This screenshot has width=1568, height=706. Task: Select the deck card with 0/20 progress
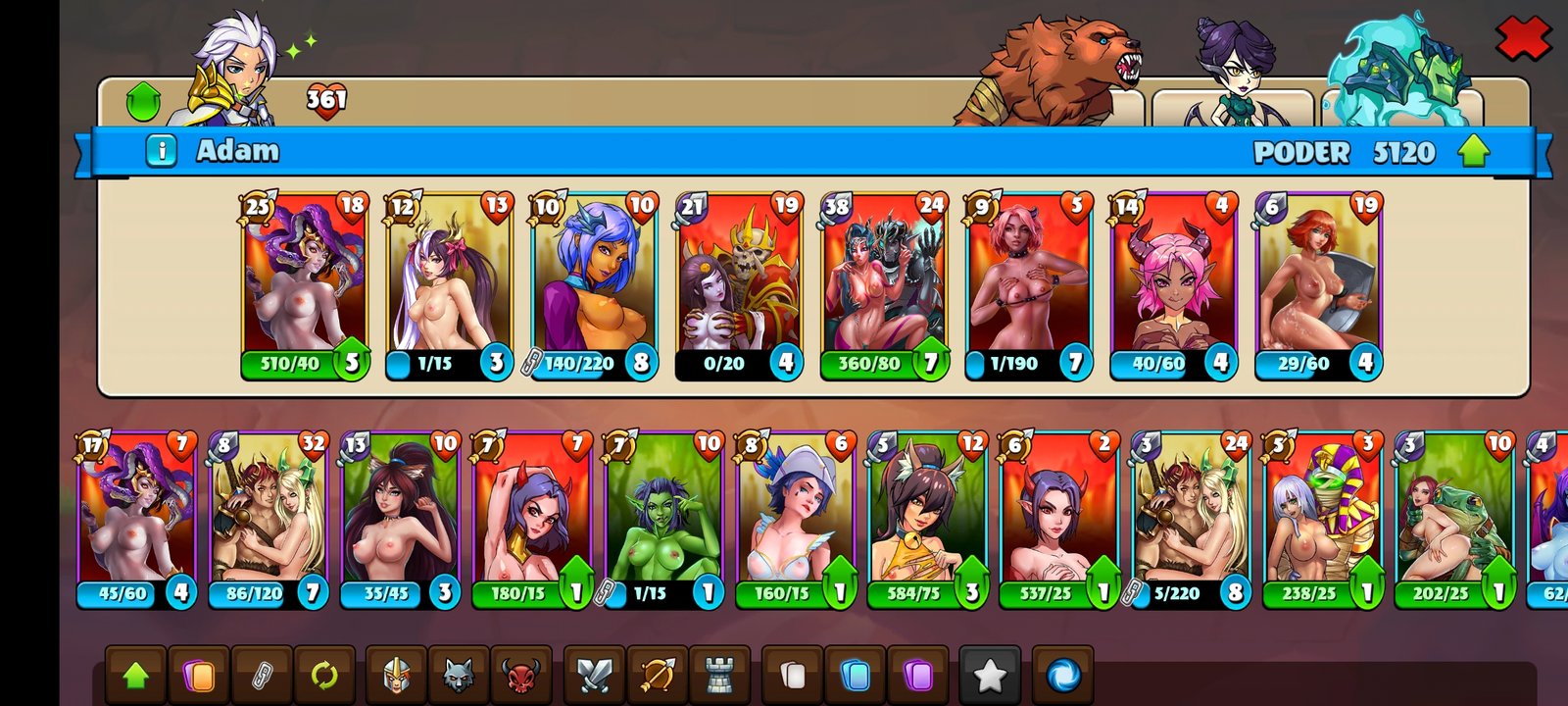(x=740, y=284)
